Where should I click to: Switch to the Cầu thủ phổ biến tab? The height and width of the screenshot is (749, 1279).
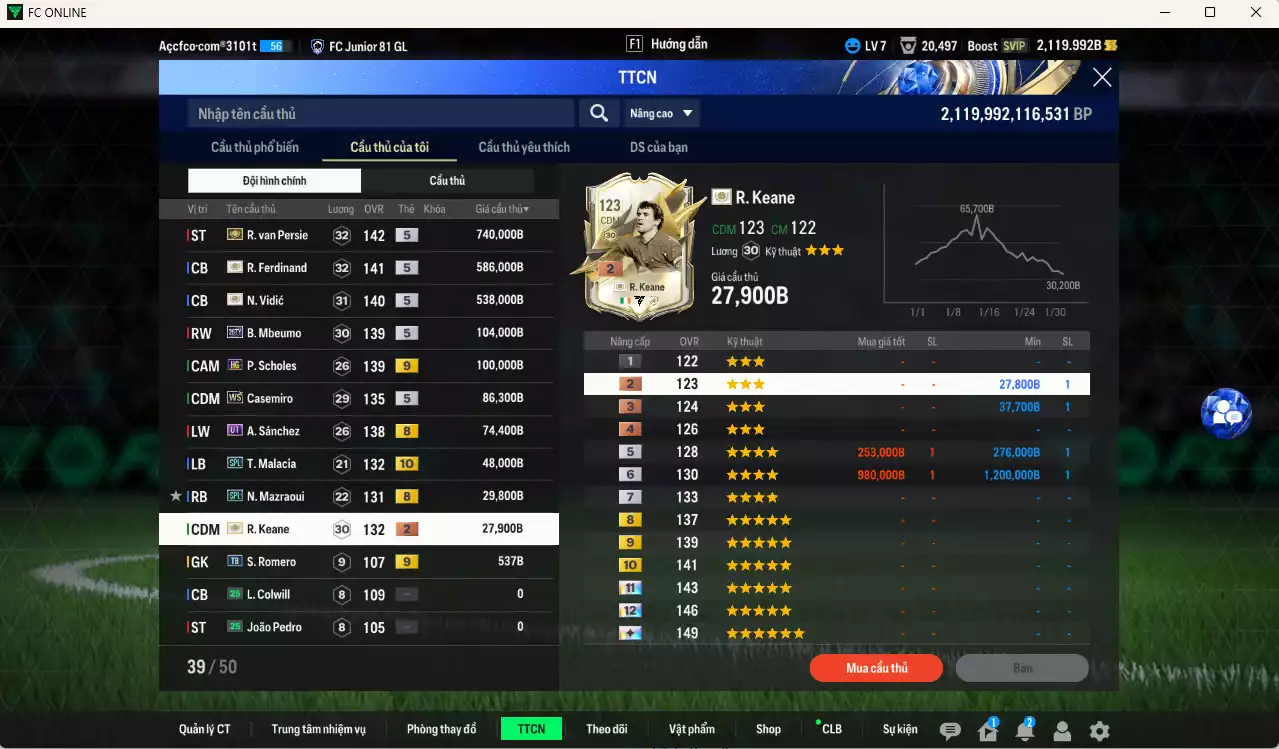click(x=255, y=147)
